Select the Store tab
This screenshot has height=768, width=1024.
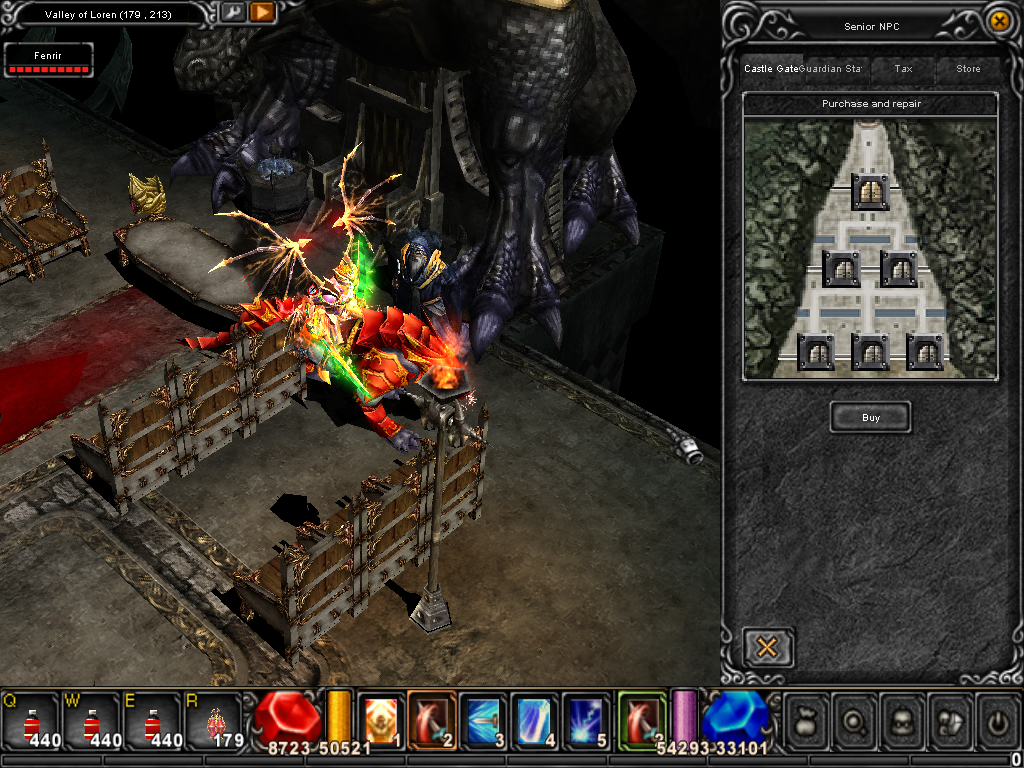(x=968, y=69)
